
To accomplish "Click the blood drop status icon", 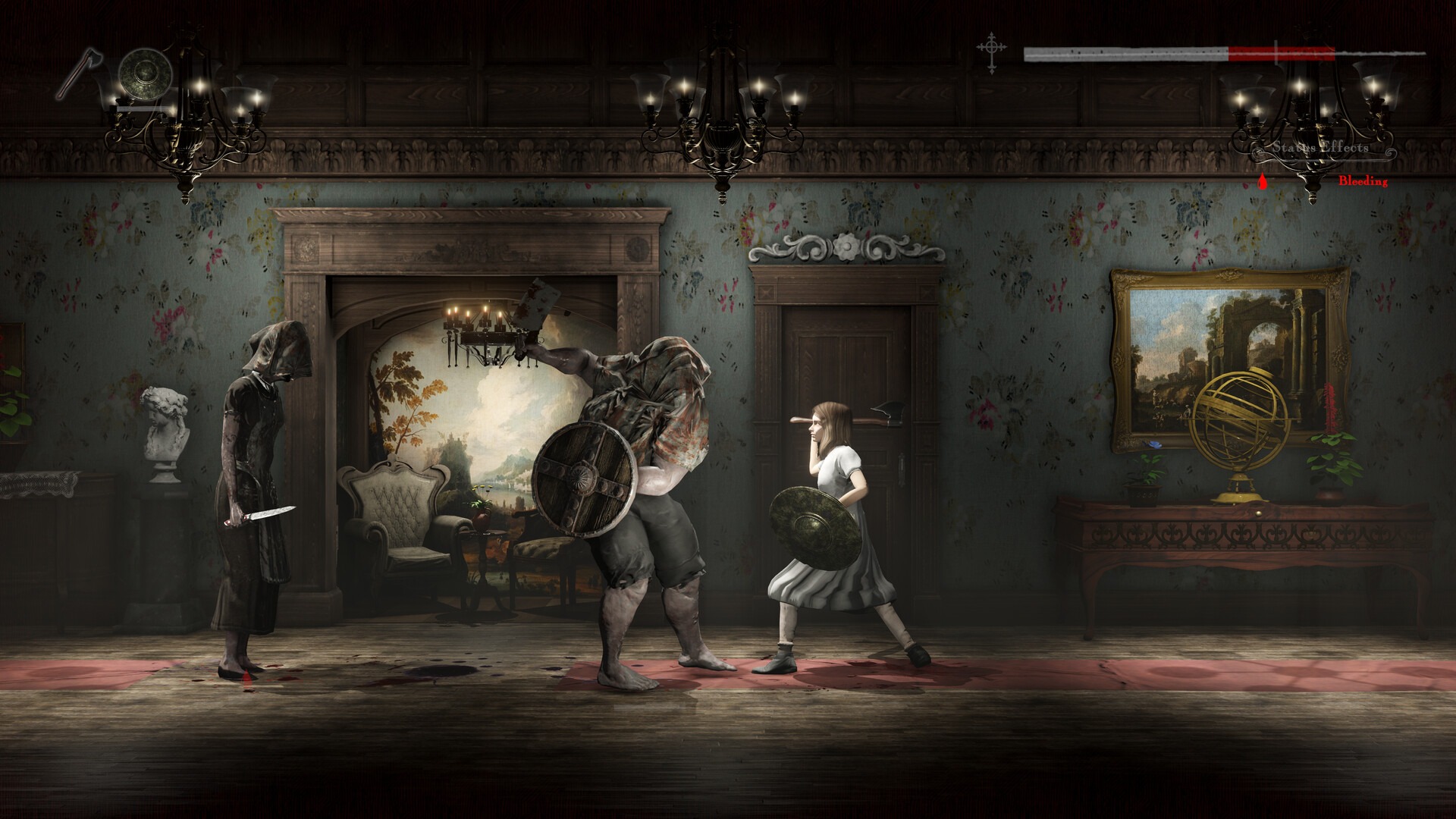I will coord(1261,180).
